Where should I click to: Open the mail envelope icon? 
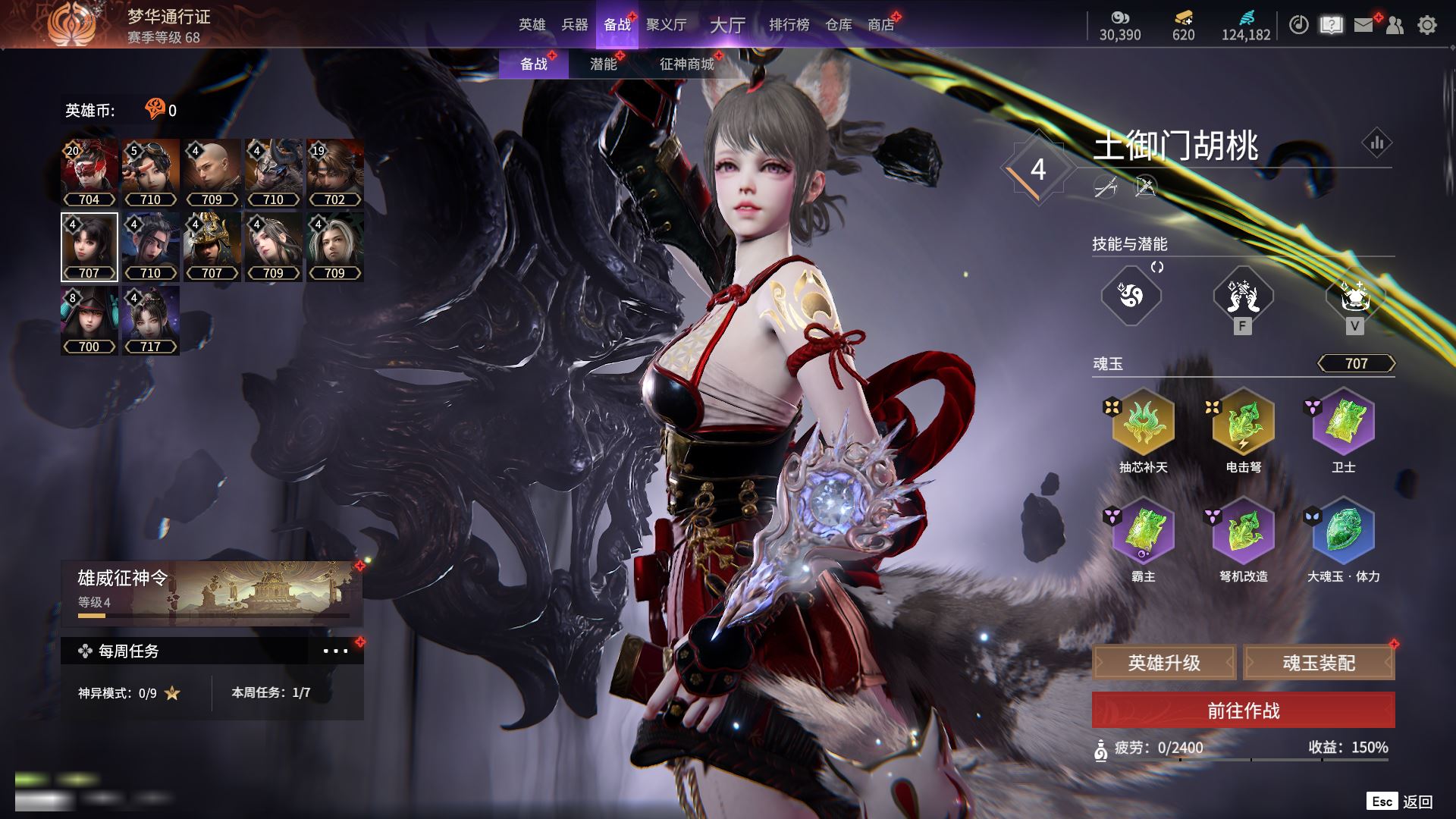point(1363,25)
